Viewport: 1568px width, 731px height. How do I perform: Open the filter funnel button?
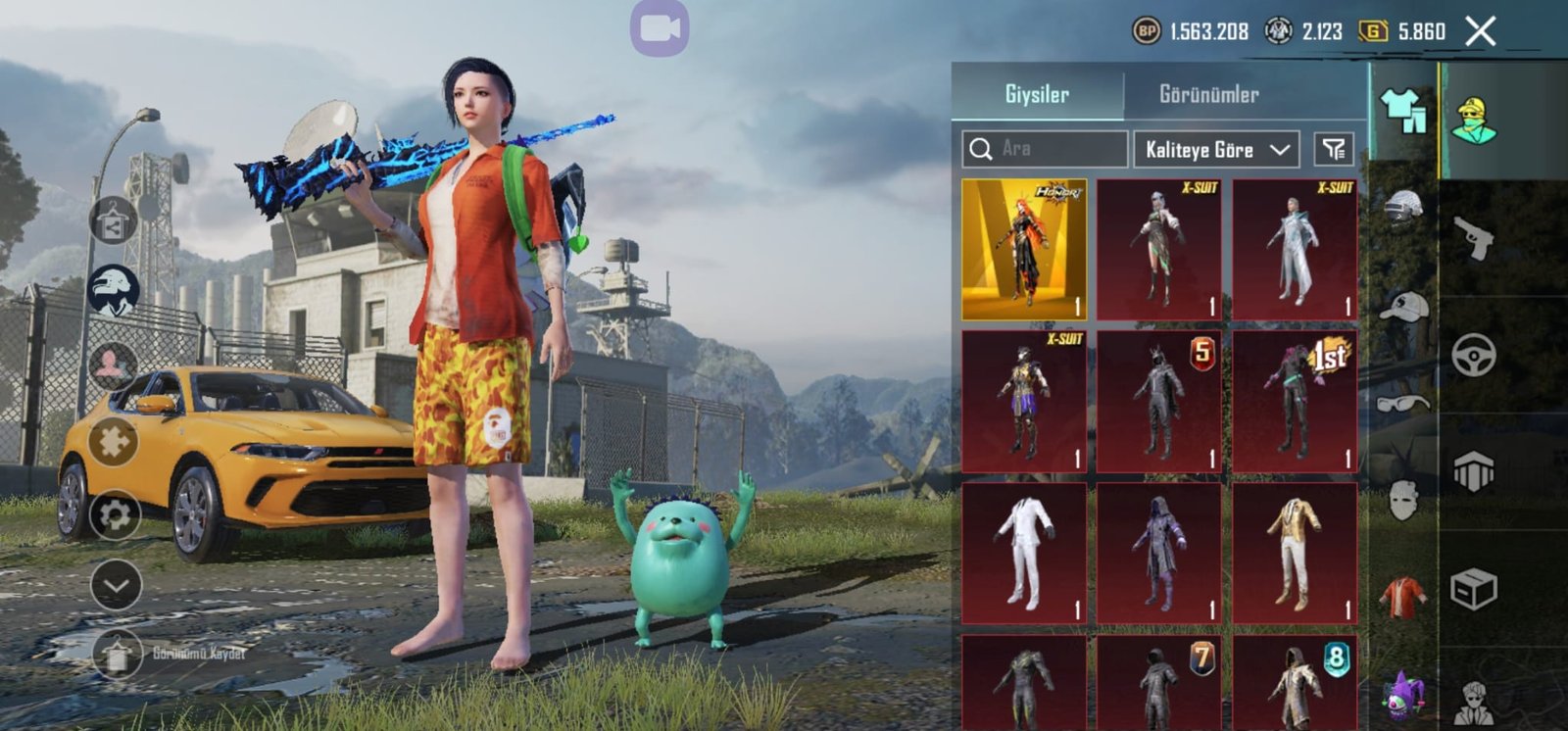tap(1334, 149)
